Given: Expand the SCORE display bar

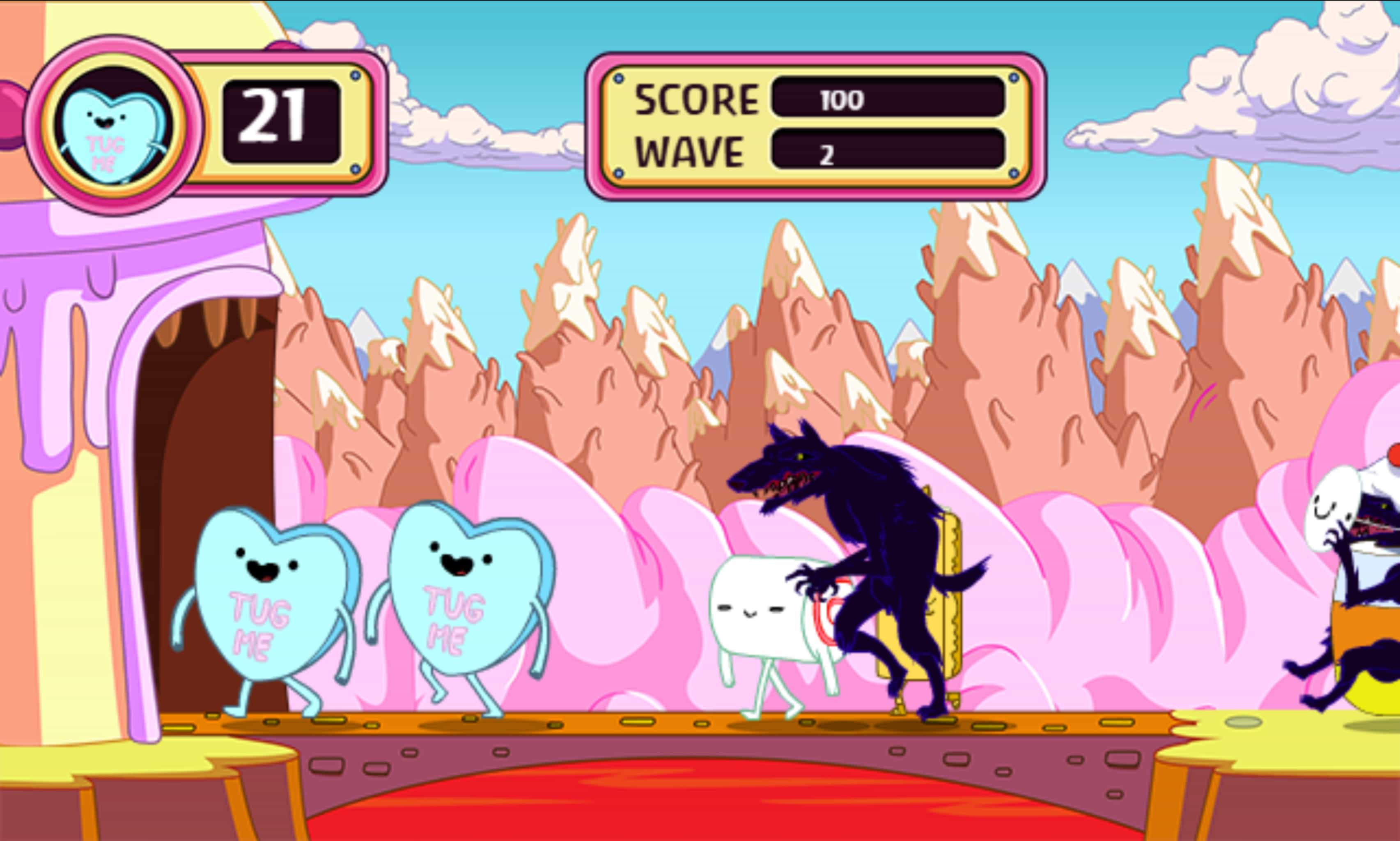Looking at the screenshot, I should point(890,100).
